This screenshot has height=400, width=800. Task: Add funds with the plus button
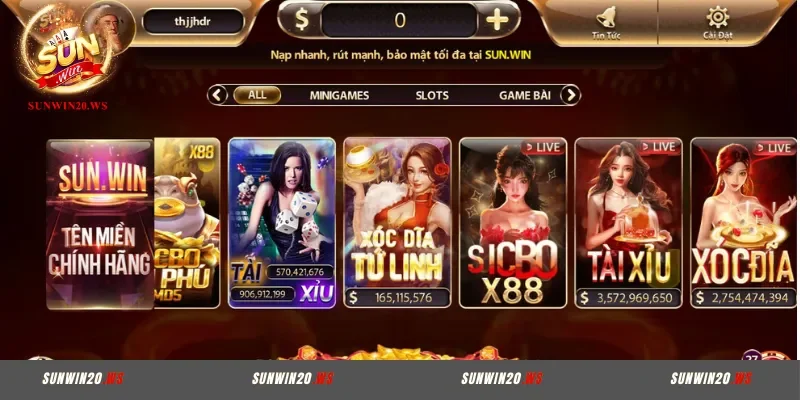point(497,19)
